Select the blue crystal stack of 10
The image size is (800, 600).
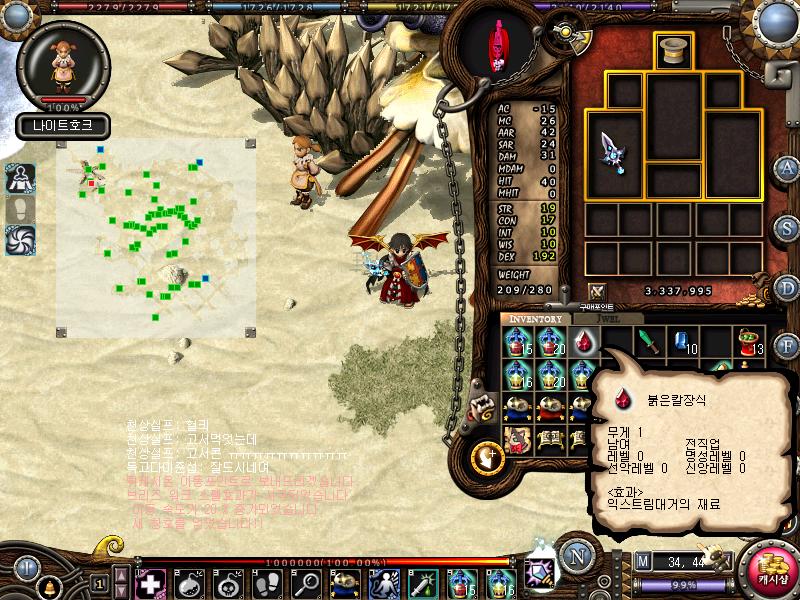point(683,342)
